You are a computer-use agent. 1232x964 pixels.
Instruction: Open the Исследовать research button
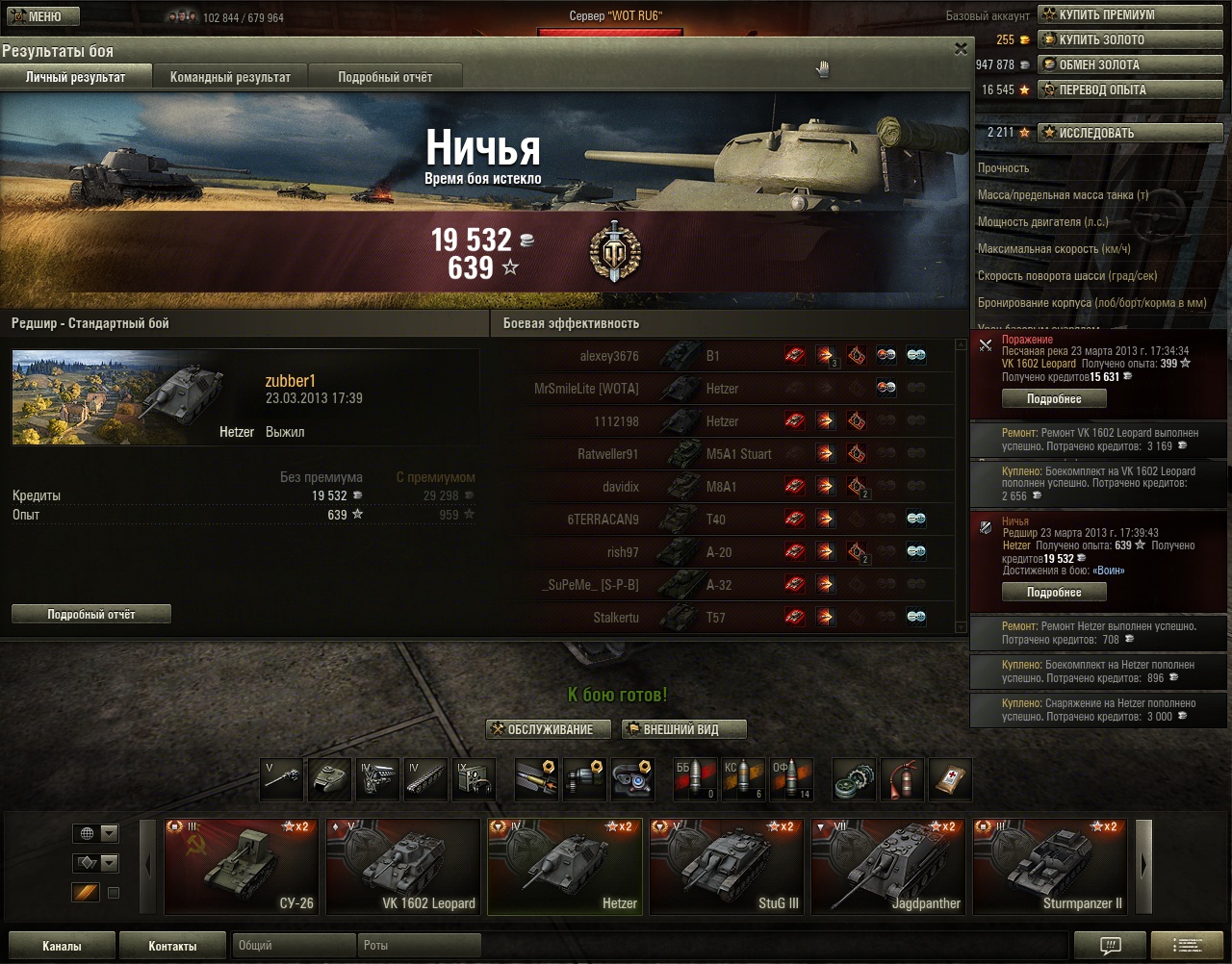1128,133
